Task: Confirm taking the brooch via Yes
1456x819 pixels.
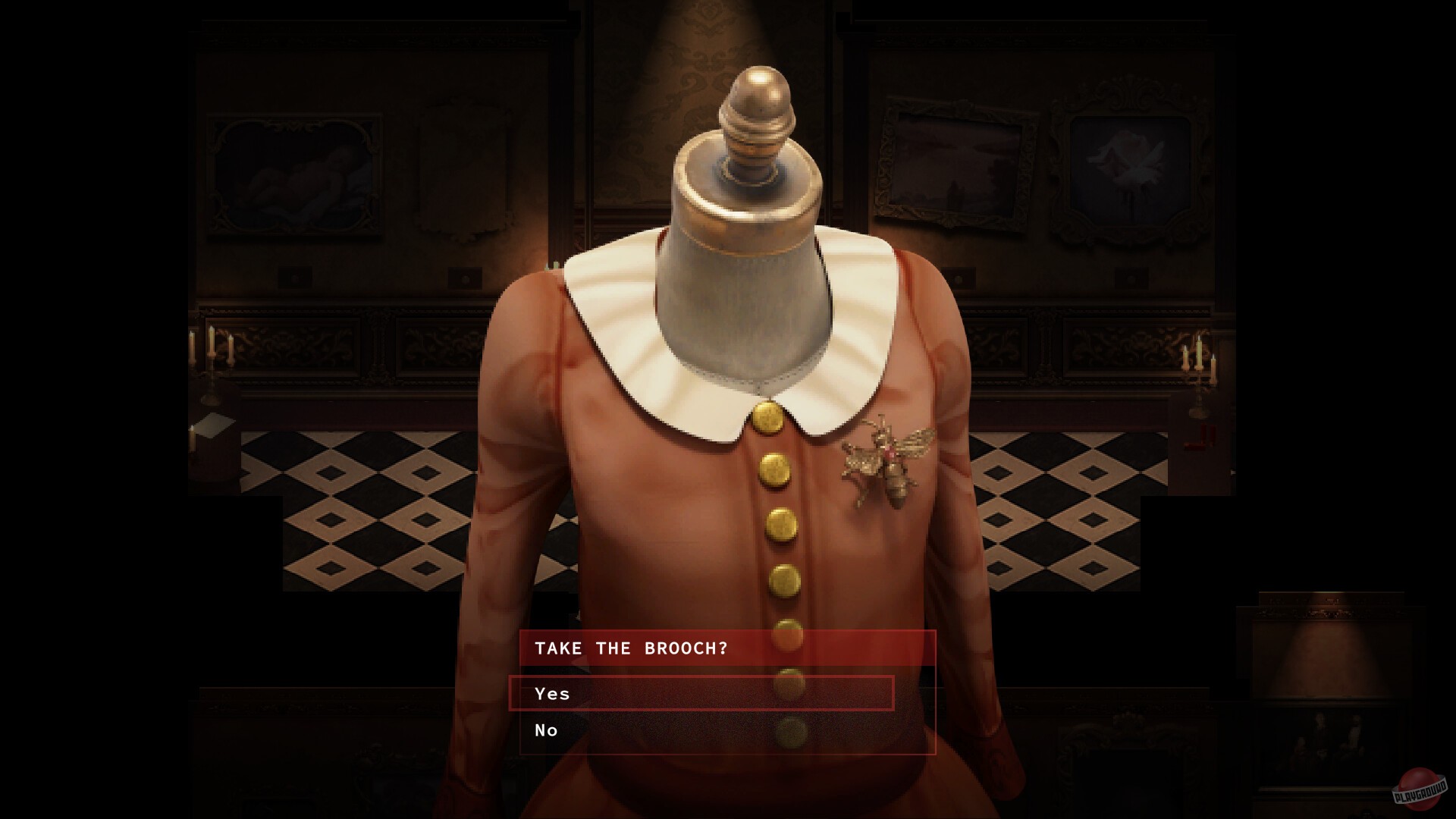Action: tap(554, 693)
